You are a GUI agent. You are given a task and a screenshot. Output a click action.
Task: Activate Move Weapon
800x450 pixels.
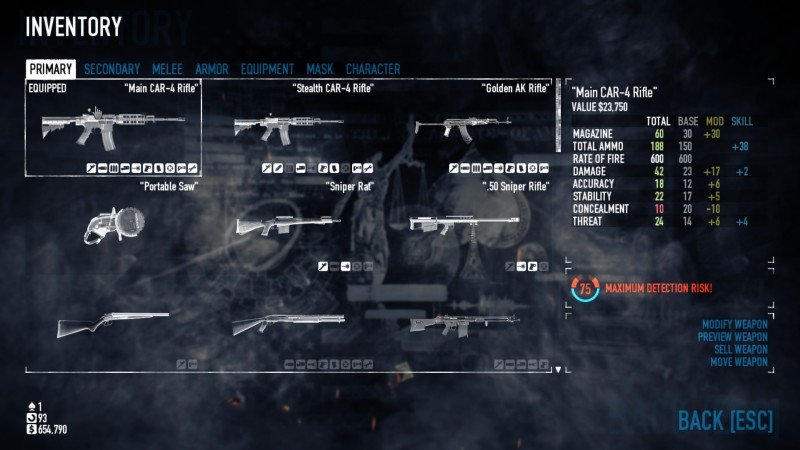click(738, 362)
